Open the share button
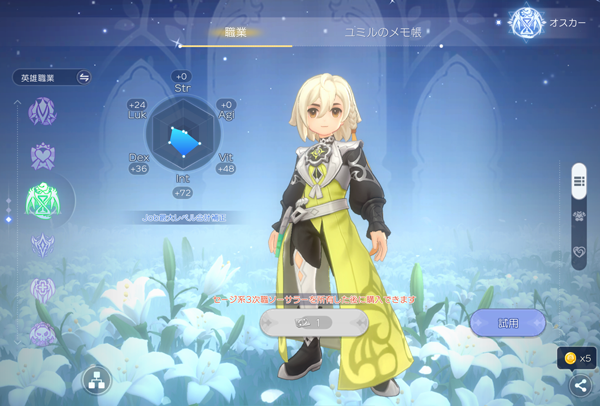The height and width of the screenshot is (406, 600). 579,385
